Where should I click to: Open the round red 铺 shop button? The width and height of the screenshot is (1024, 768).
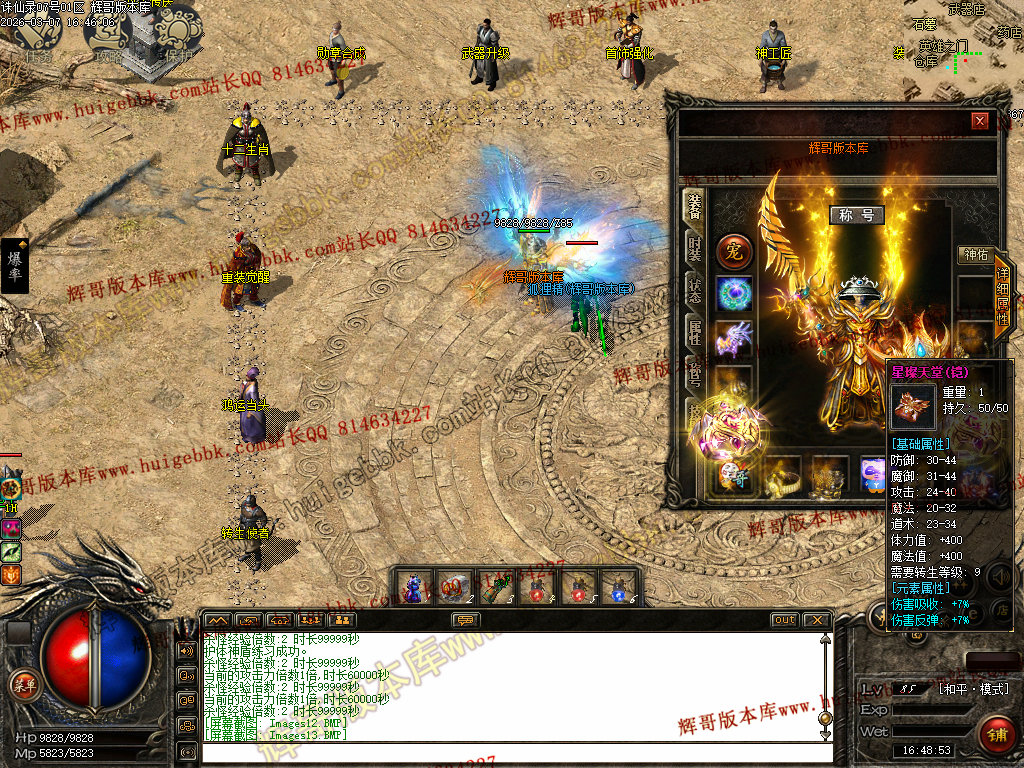coord(996,735)
